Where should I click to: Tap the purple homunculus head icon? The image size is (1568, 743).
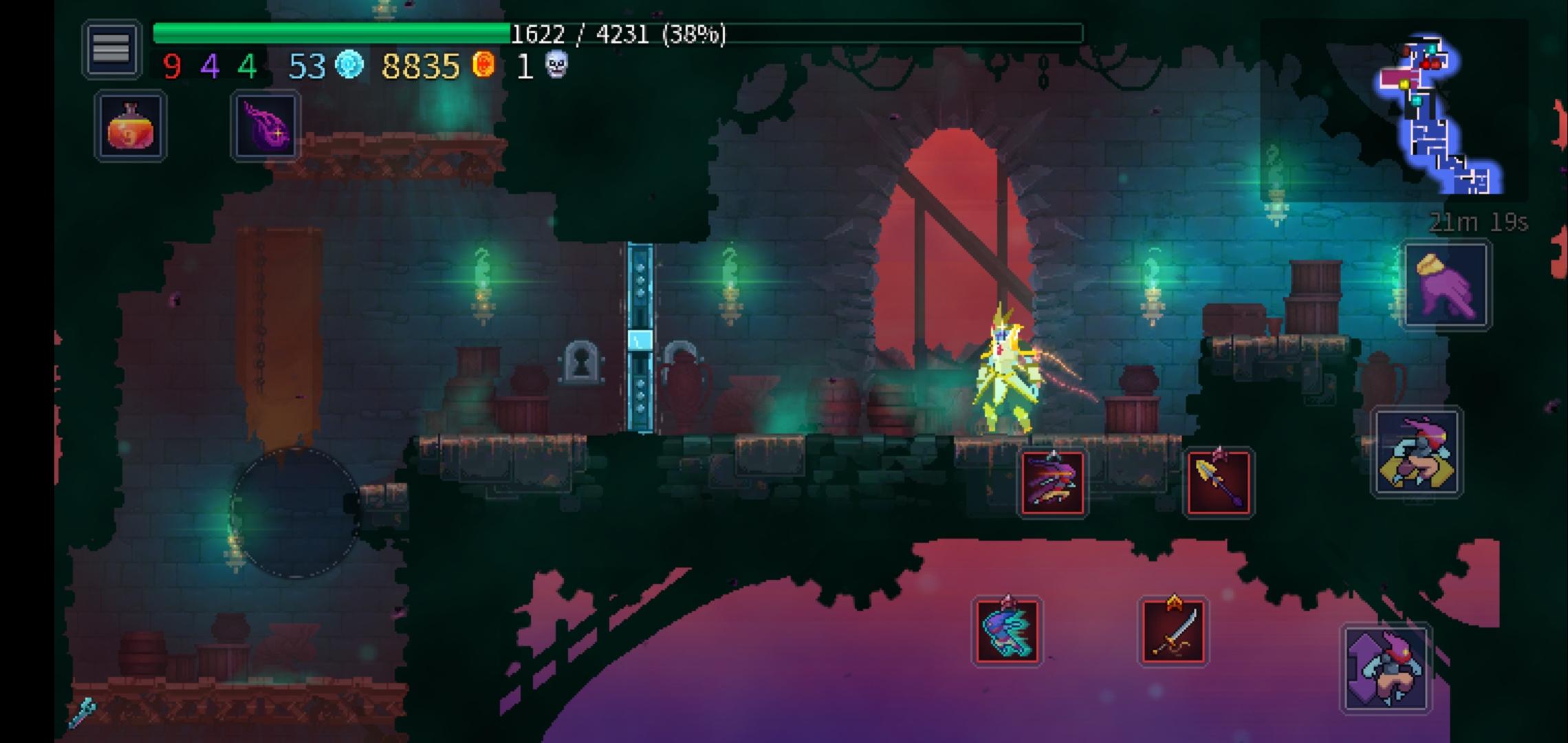click(x=265, y=127)
